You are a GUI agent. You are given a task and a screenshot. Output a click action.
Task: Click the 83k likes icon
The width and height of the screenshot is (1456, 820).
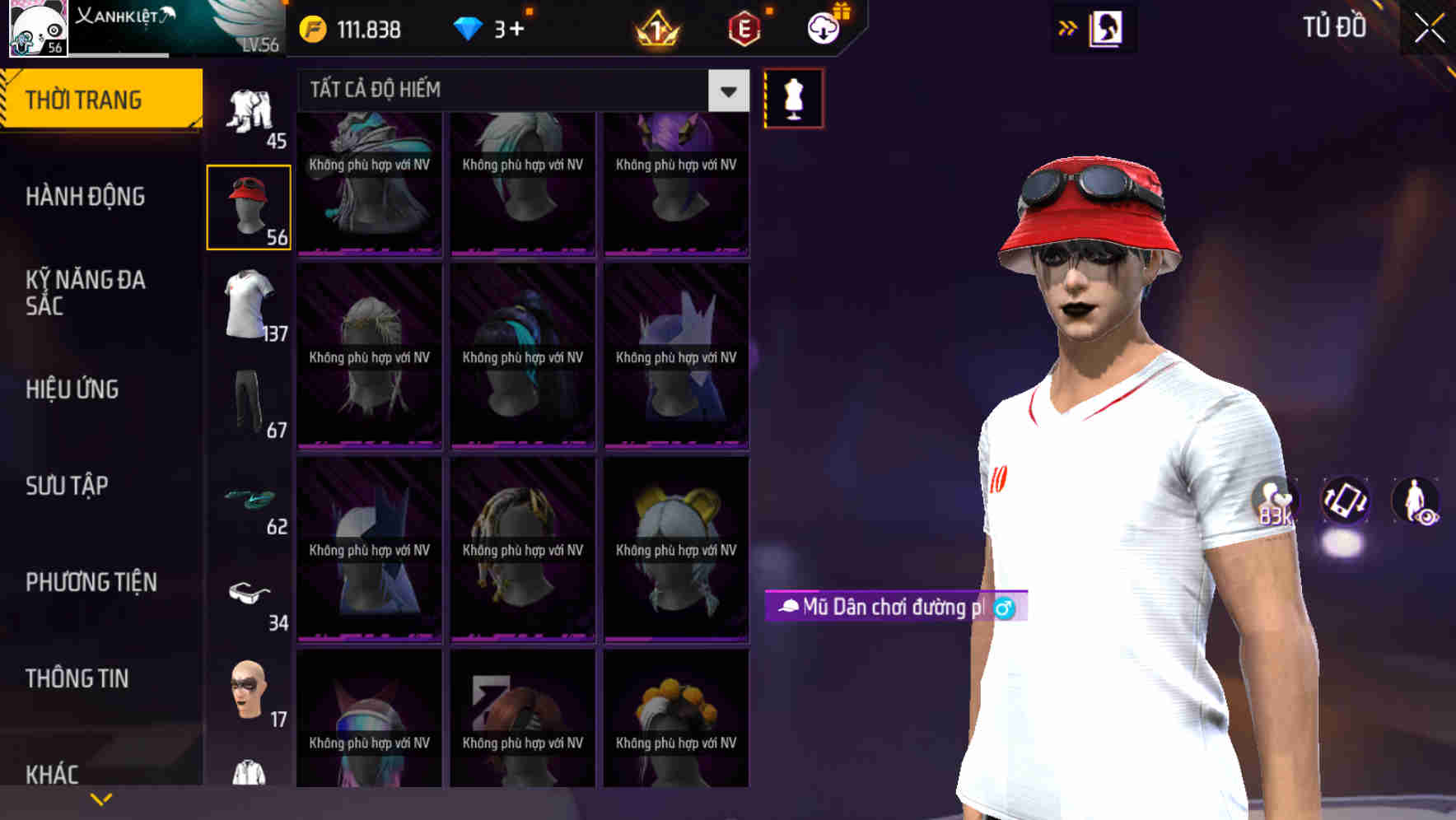(1273, 505)
